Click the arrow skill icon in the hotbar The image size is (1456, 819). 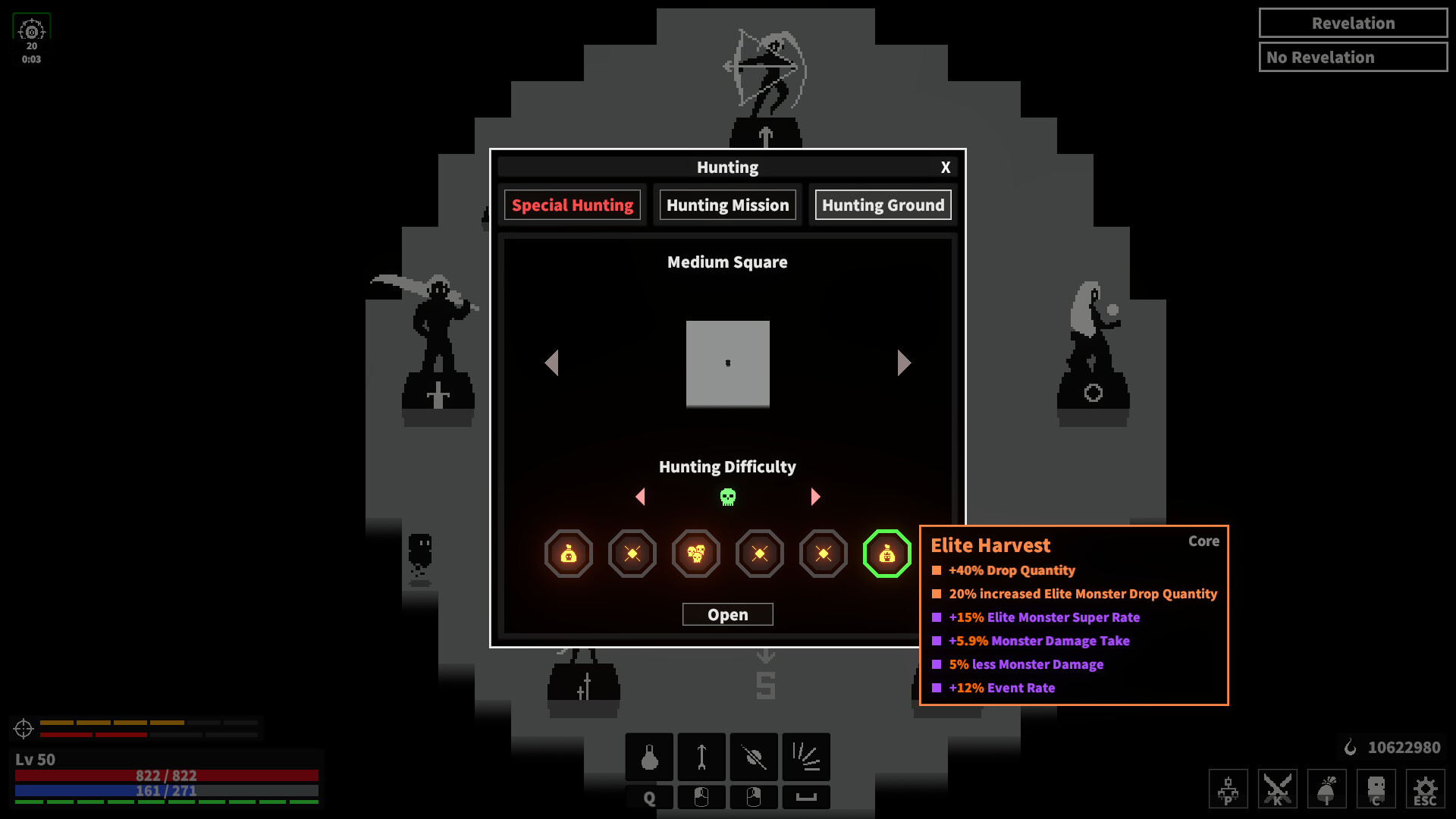pyautogui.click(x=701, y=757)
